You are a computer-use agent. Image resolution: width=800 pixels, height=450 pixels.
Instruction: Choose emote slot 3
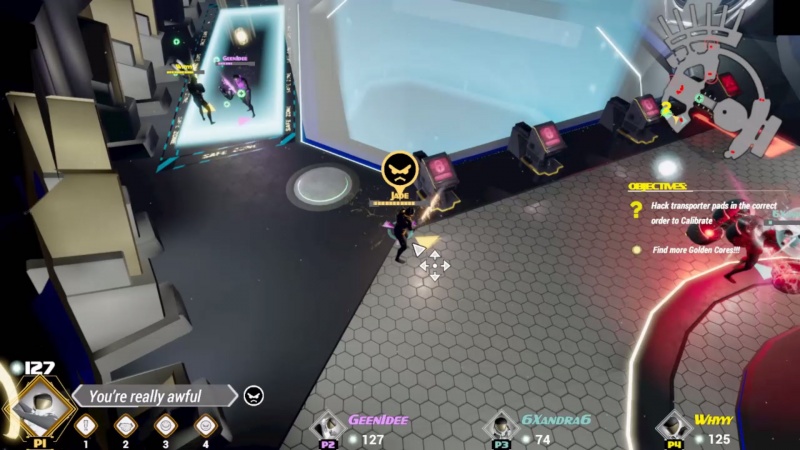click(165, 426)
